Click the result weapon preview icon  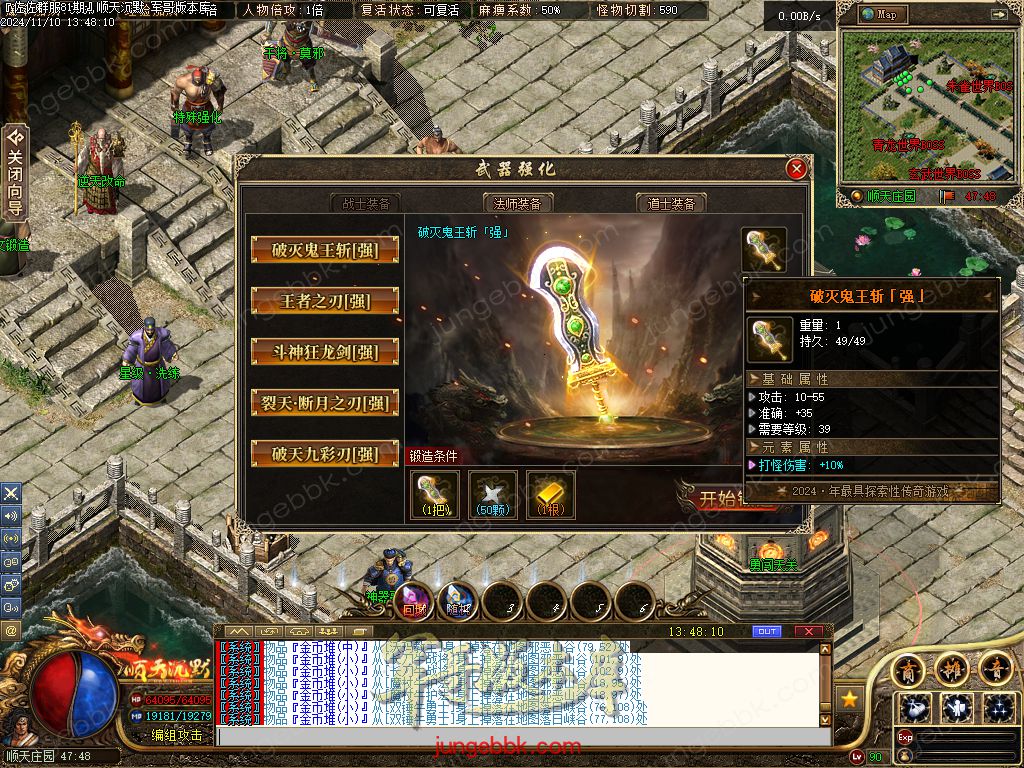coord(764,250)
